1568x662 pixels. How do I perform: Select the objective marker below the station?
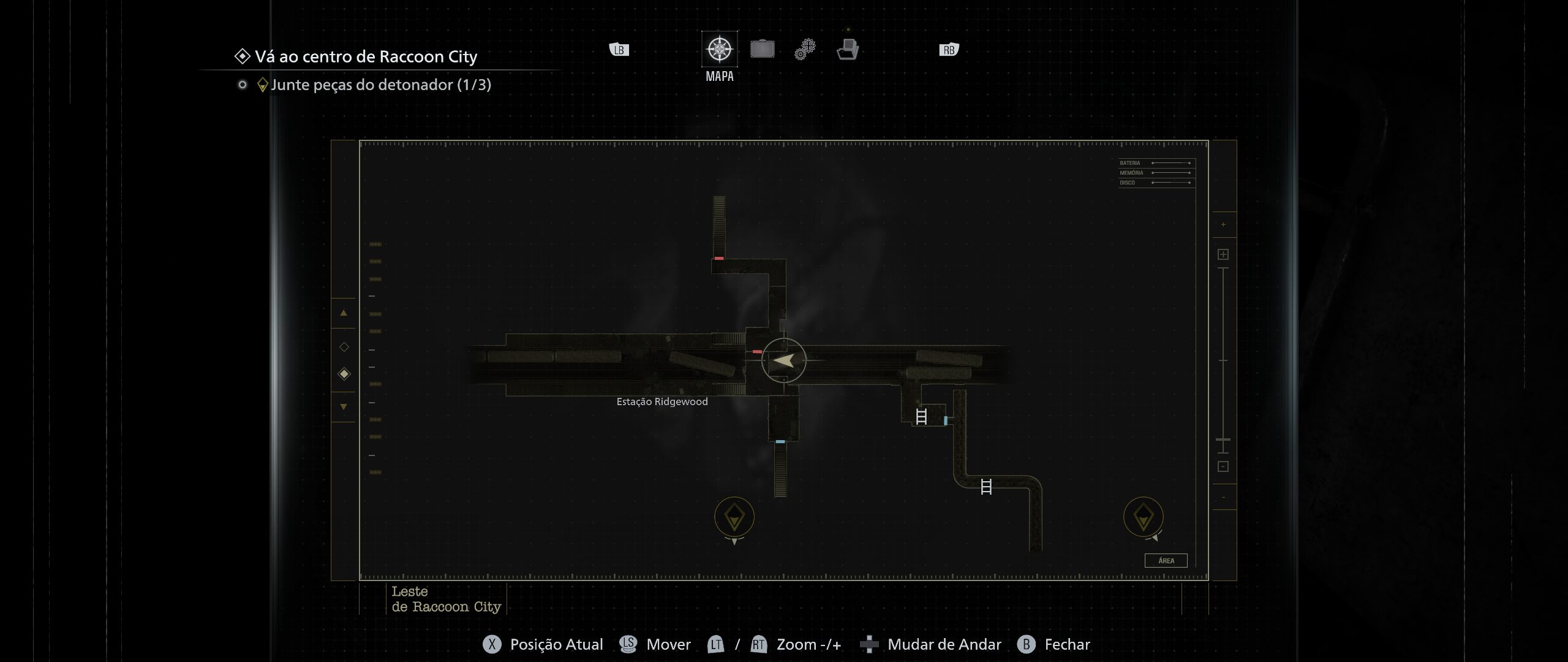pyautogui.click(x=734, y=517)
